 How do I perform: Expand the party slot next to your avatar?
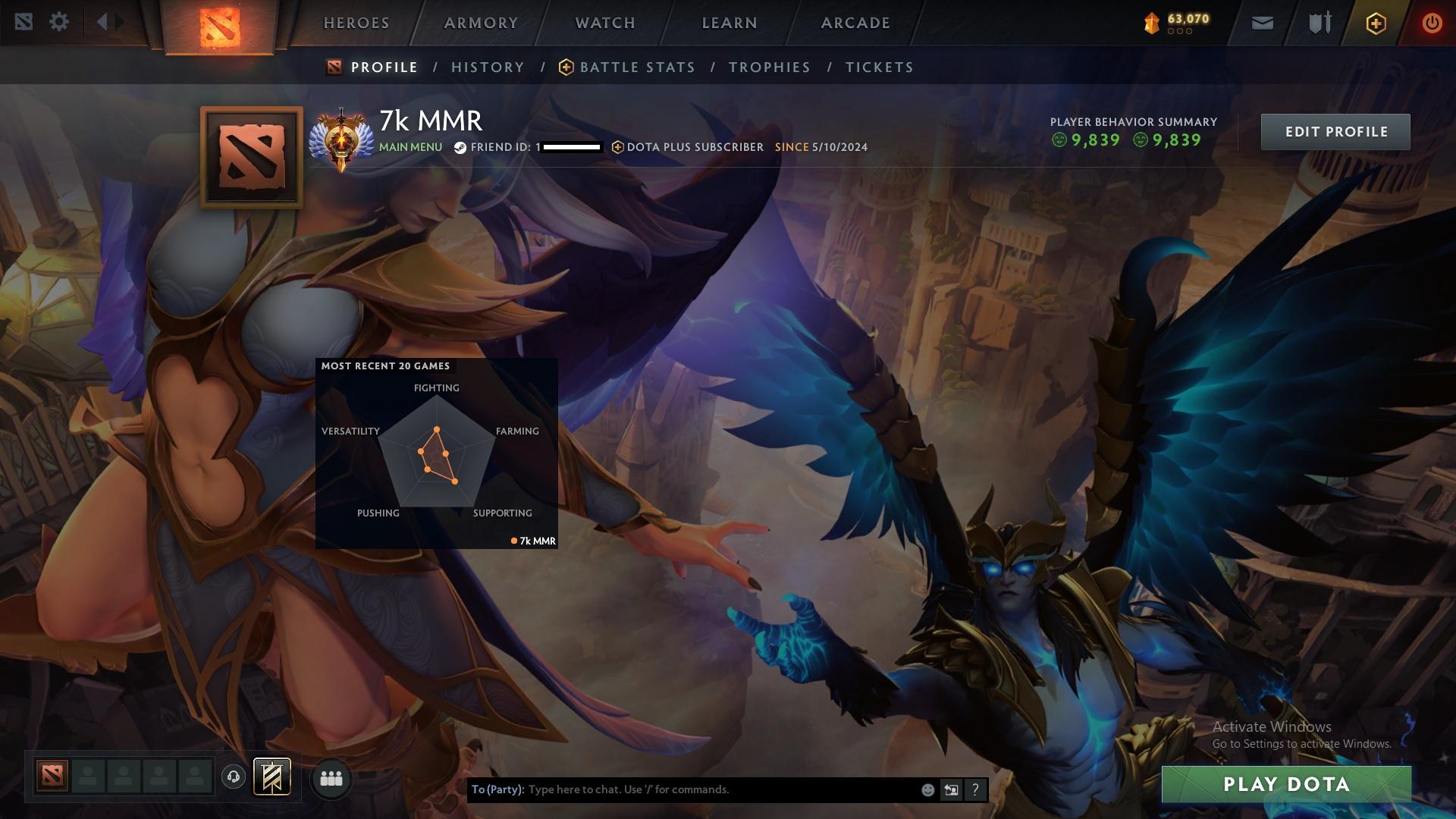[x=87, y=777]
